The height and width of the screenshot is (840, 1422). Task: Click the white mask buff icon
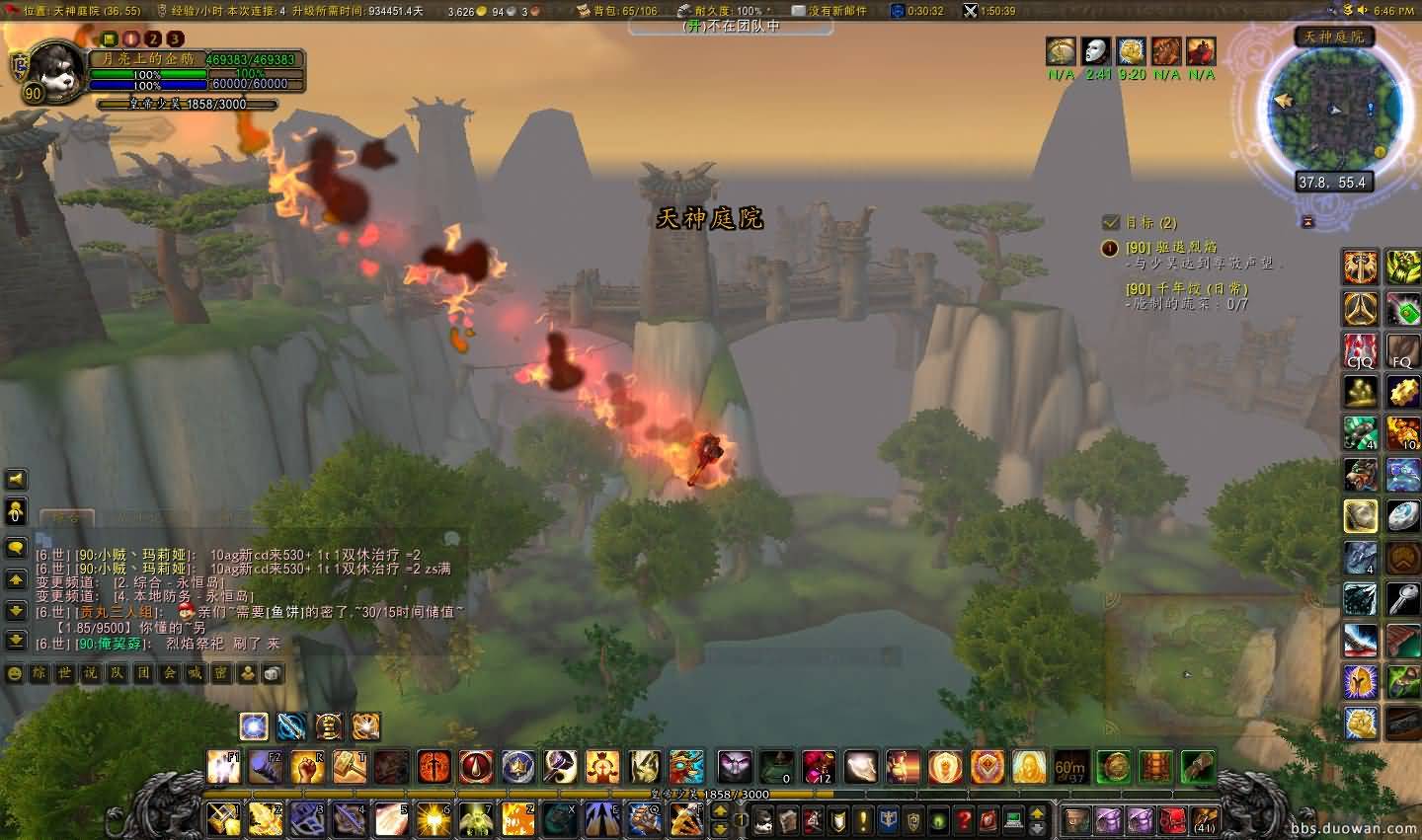1096,51
